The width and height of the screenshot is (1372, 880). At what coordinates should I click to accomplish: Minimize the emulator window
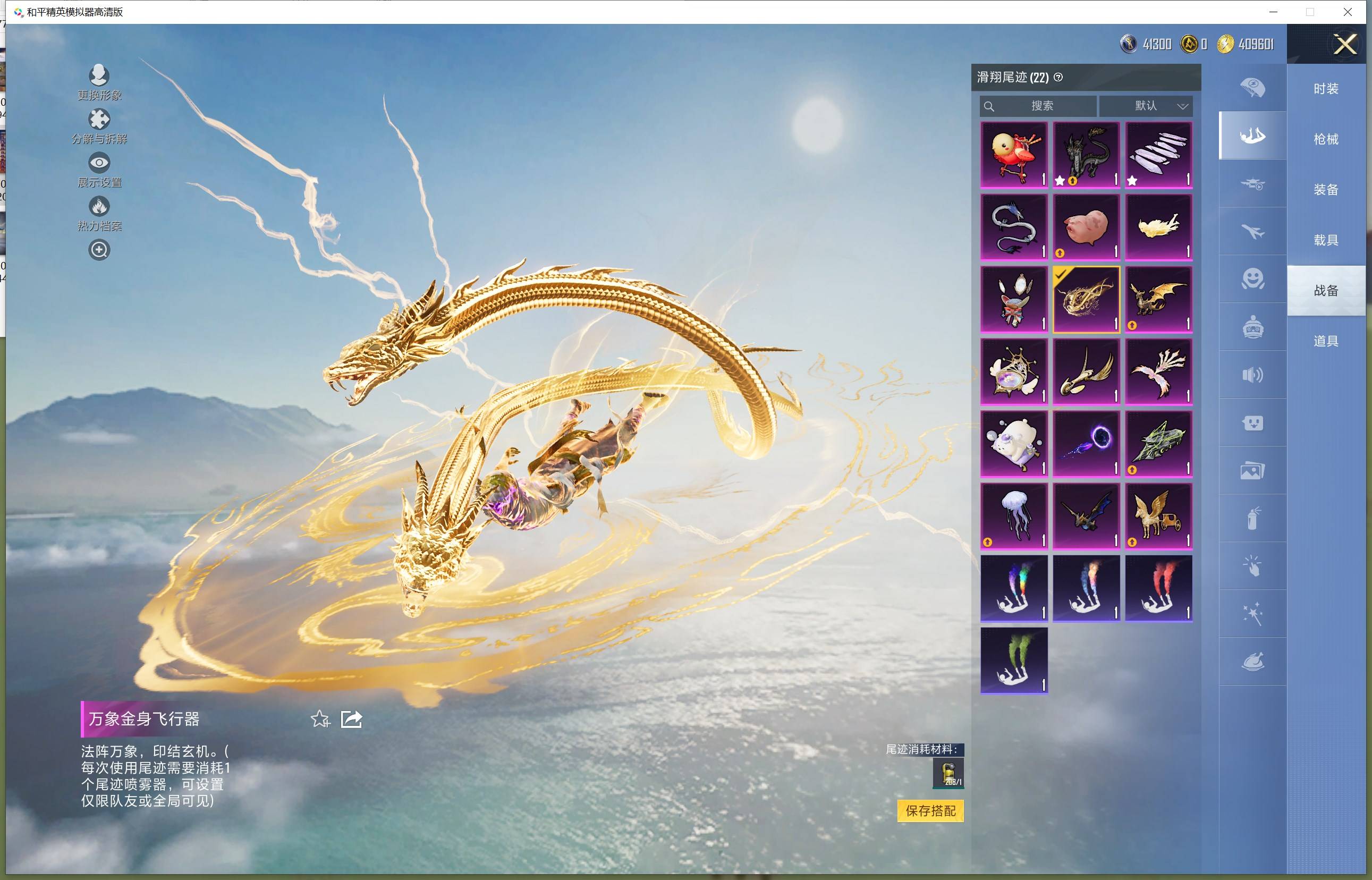[x=1273, y=12]
